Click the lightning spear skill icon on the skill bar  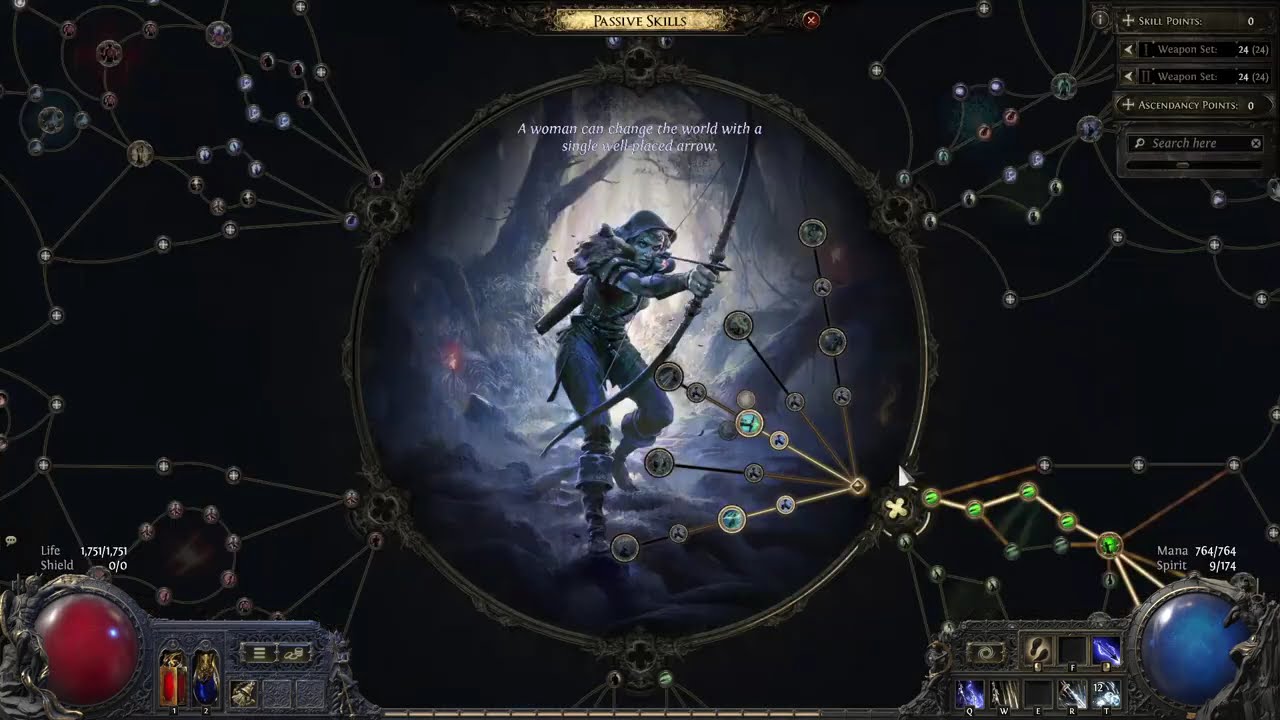pos(1105,648)
